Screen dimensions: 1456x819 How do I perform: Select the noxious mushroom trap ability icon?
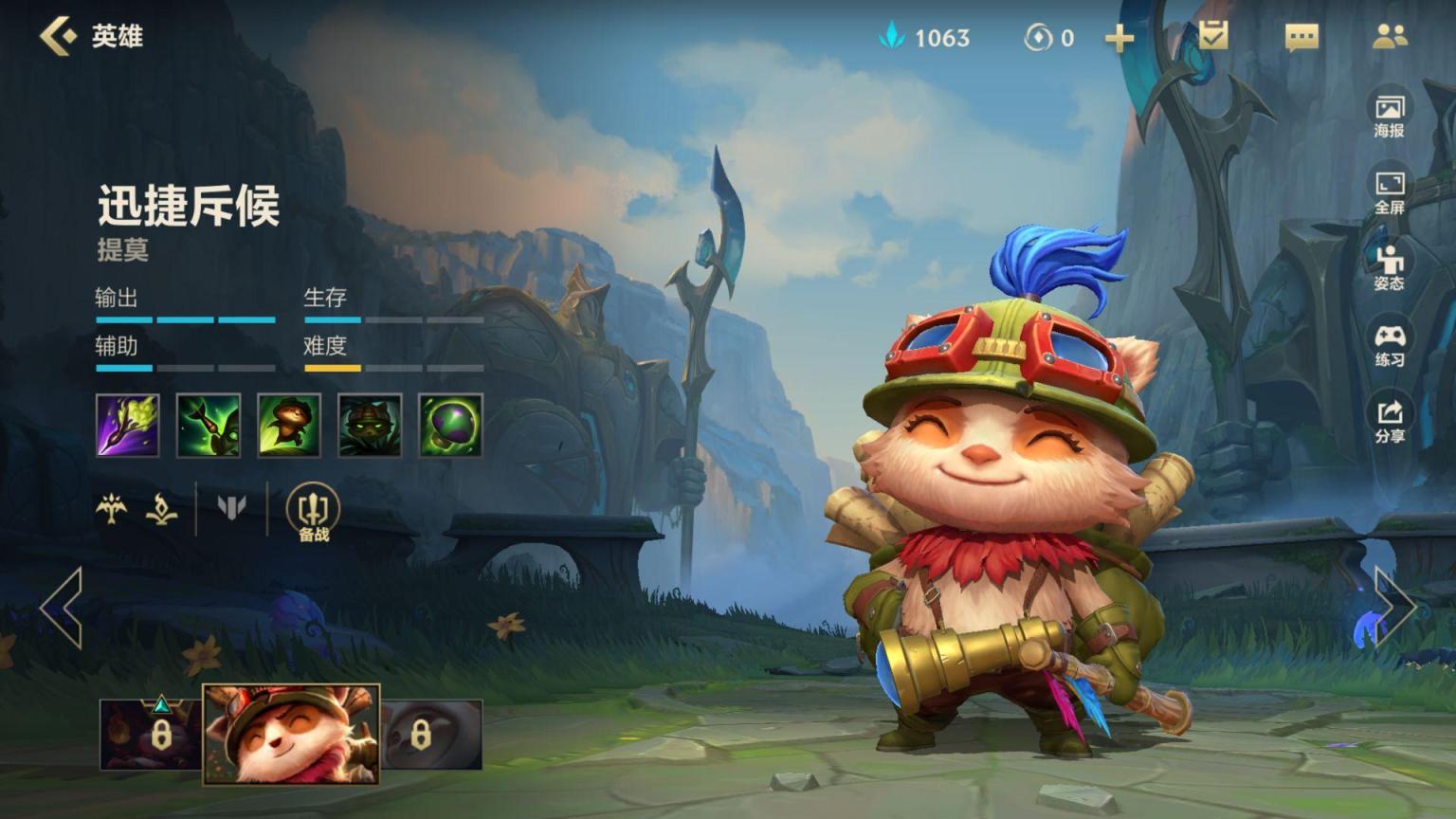[450, 426]
